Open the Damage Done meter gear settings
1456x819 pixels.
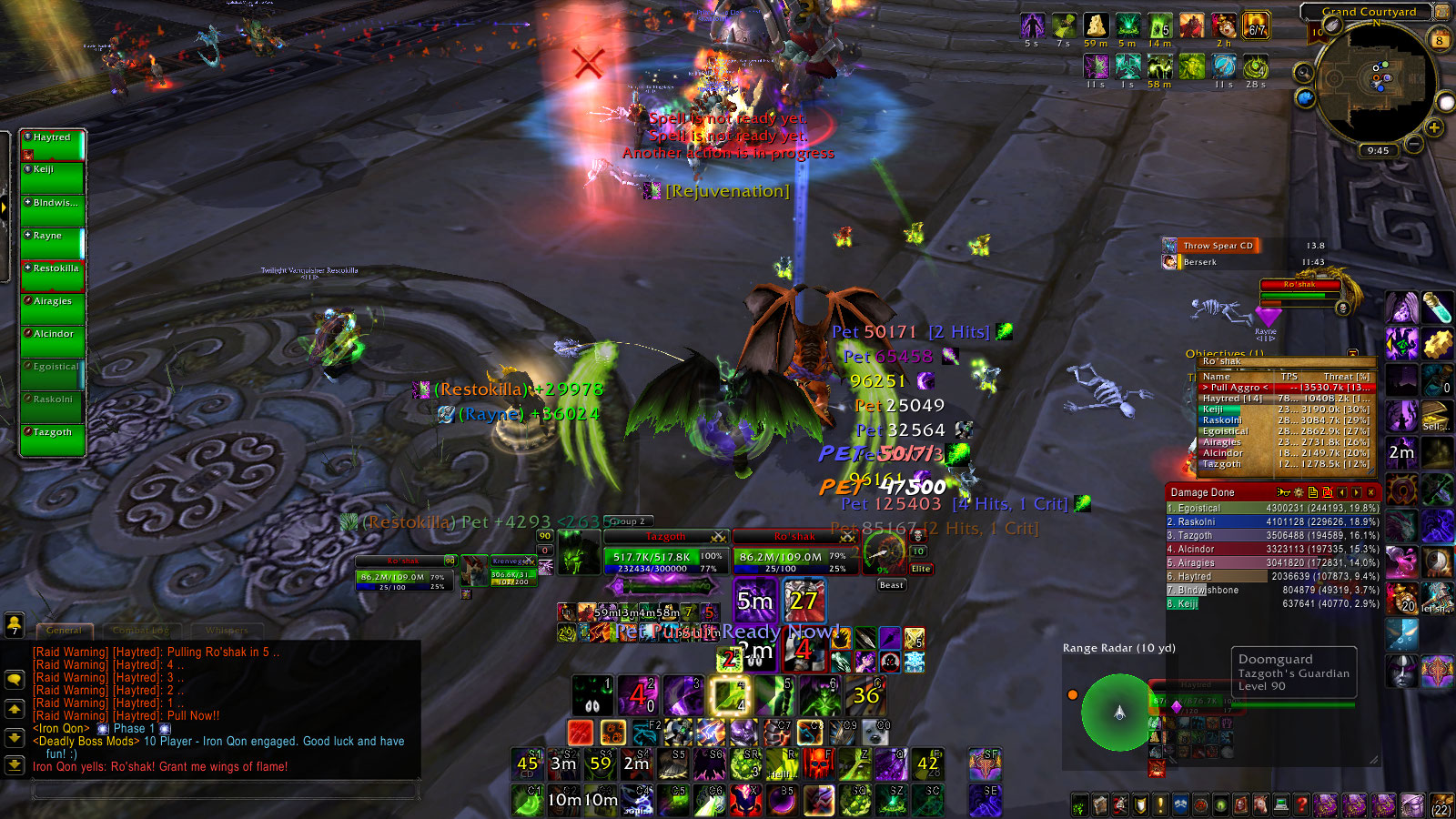[x=1299, y=492]
